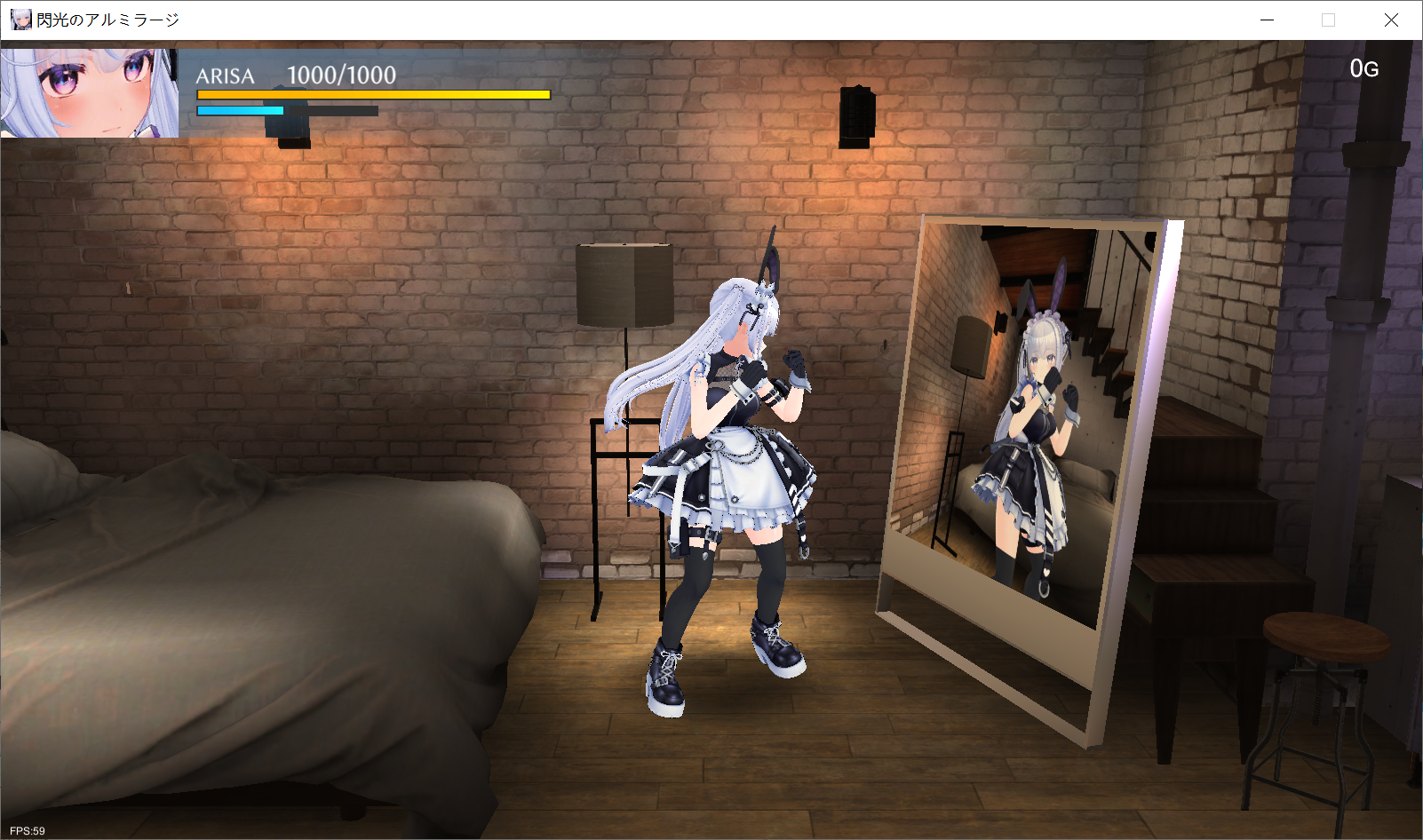Click the title bar of the game window

pos(622,18)
